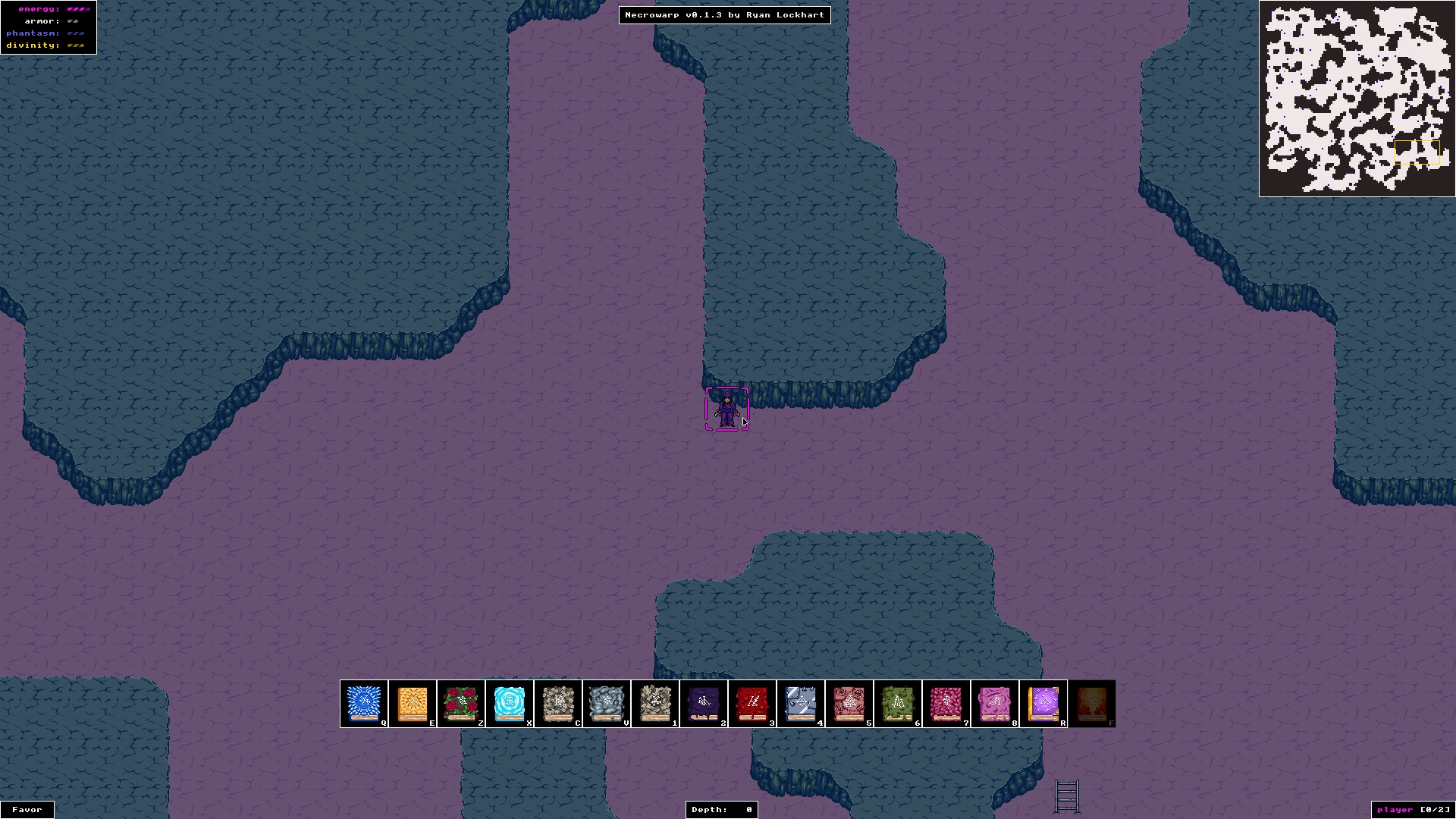Select the bright purple spellbook bound to R
The height and width of the screenshot is (819, 1456).
pos(1044,703)
